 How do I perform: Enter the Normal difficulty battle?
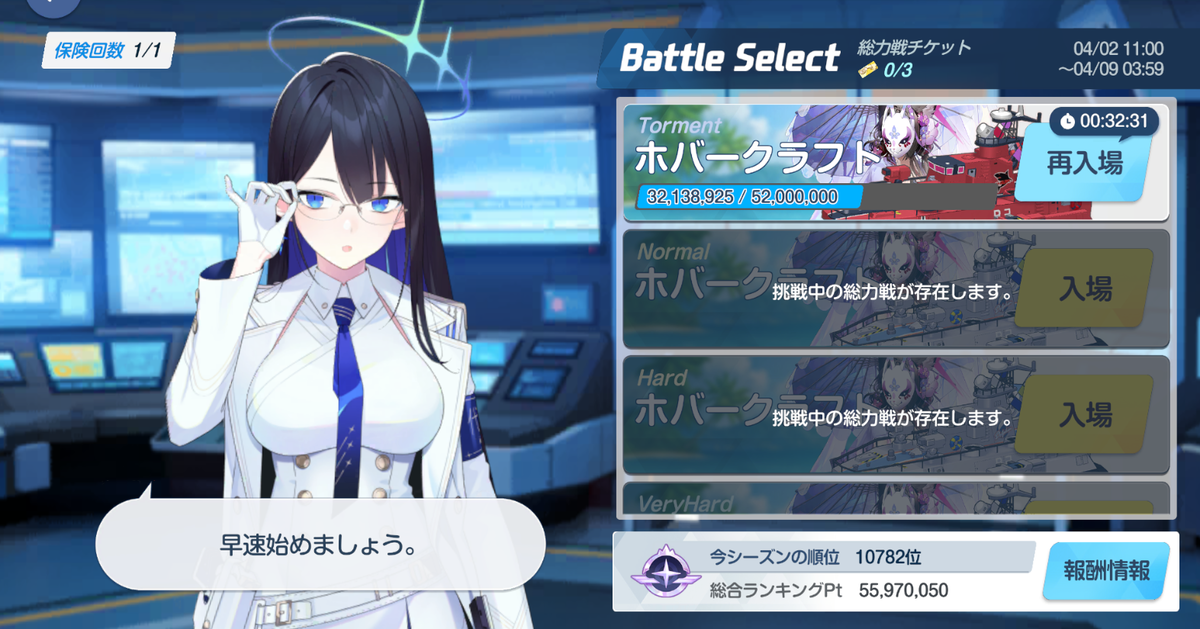(1084, 290)
